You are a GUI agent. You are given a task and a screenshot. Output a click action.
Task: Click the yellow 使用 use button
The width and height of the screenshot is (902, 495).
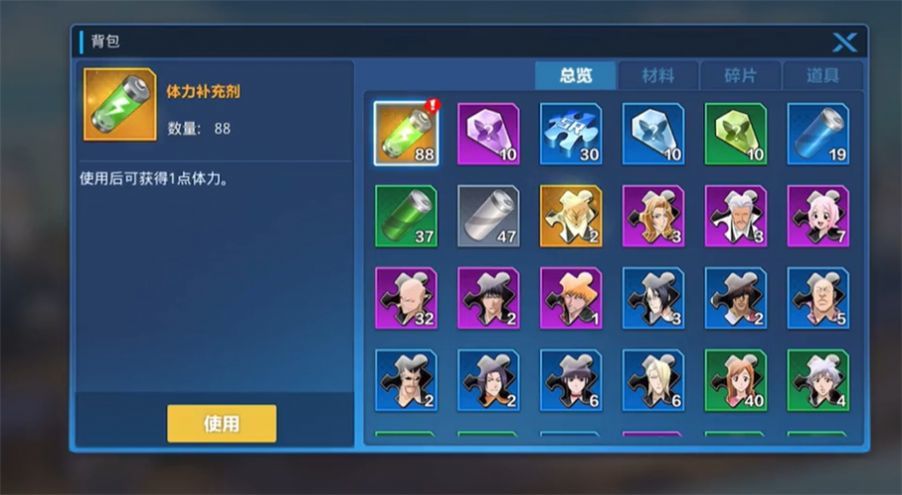click(221, 423)
